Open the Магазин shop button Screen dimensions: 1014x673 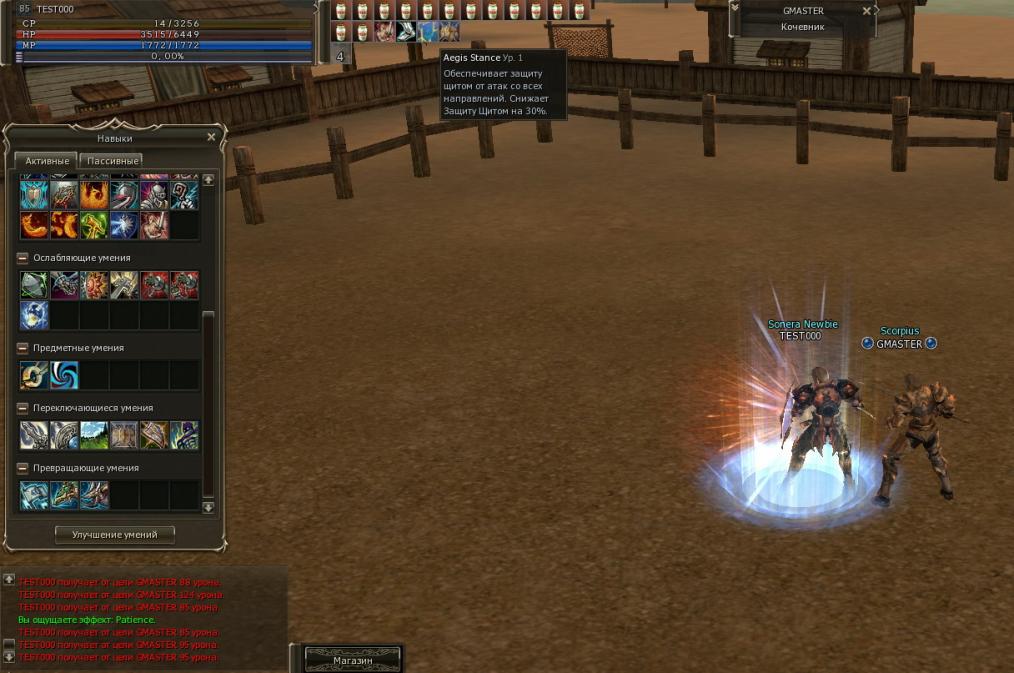[x=352, y=660]
